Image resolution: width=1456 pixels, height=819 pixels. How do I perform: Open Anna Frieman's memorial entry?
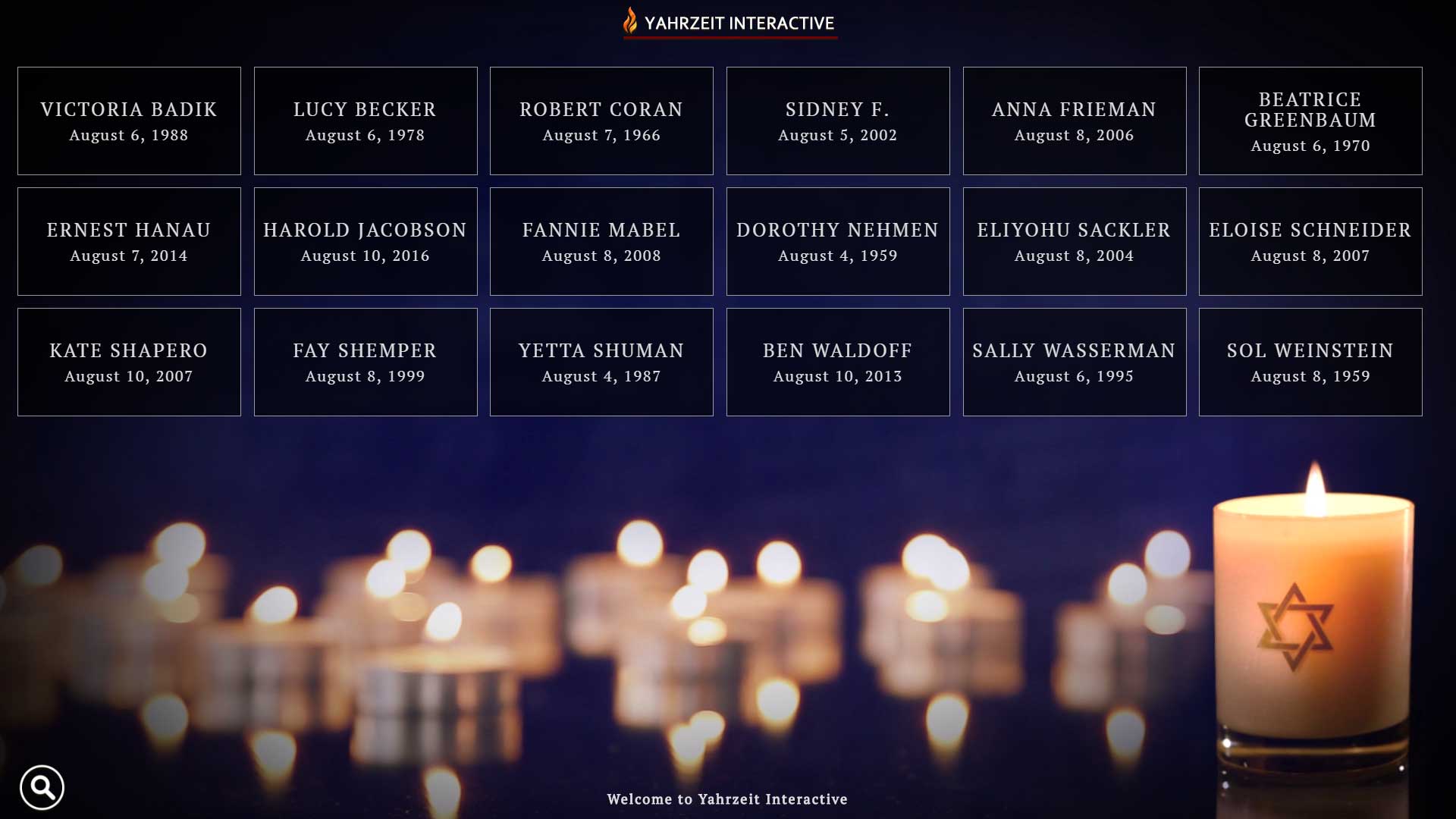point(1075,121)
